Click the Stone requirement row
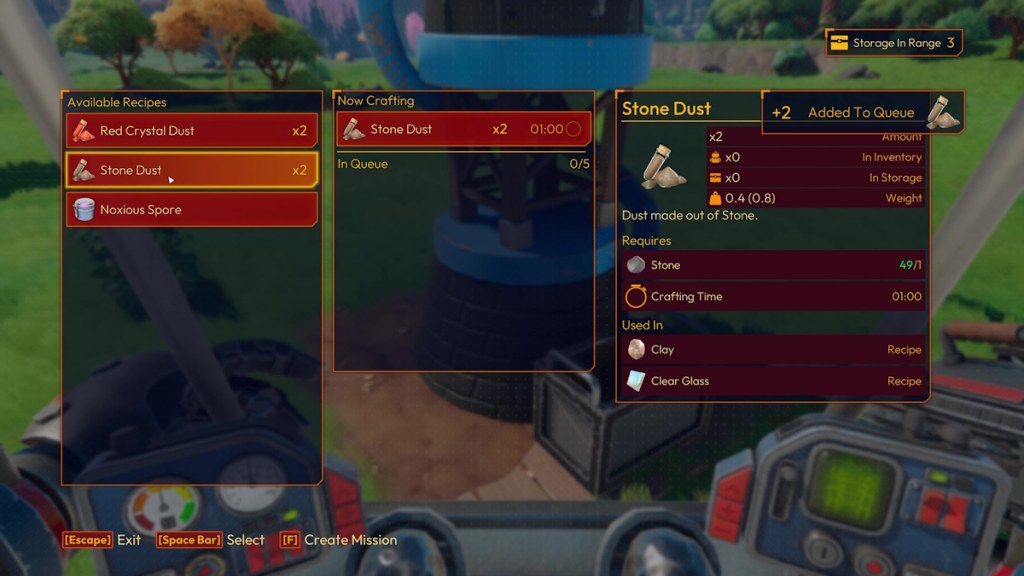 772,265
